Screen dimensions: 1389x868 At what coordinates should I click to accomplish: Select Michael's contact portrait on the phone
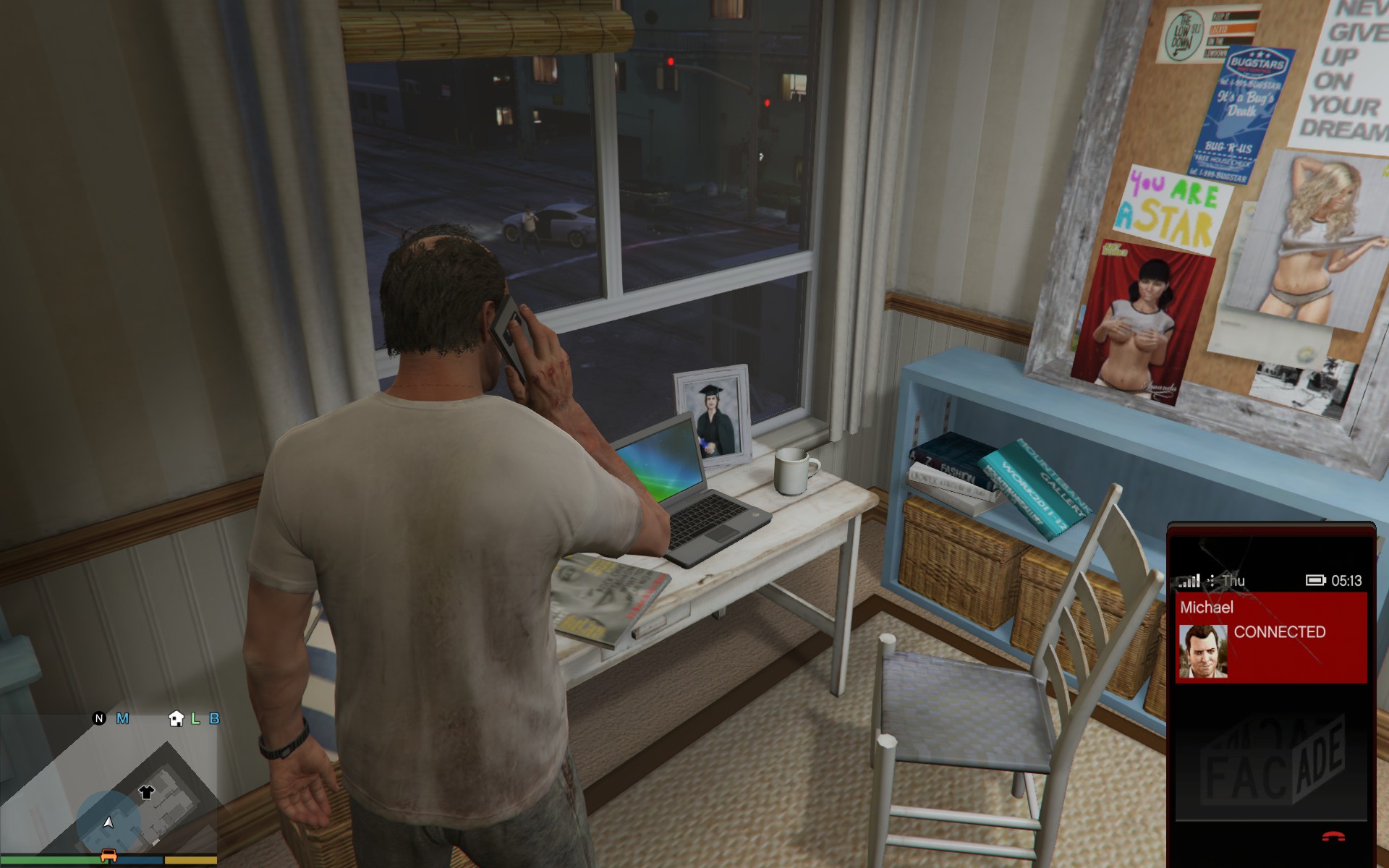[x=1203, y=651]
